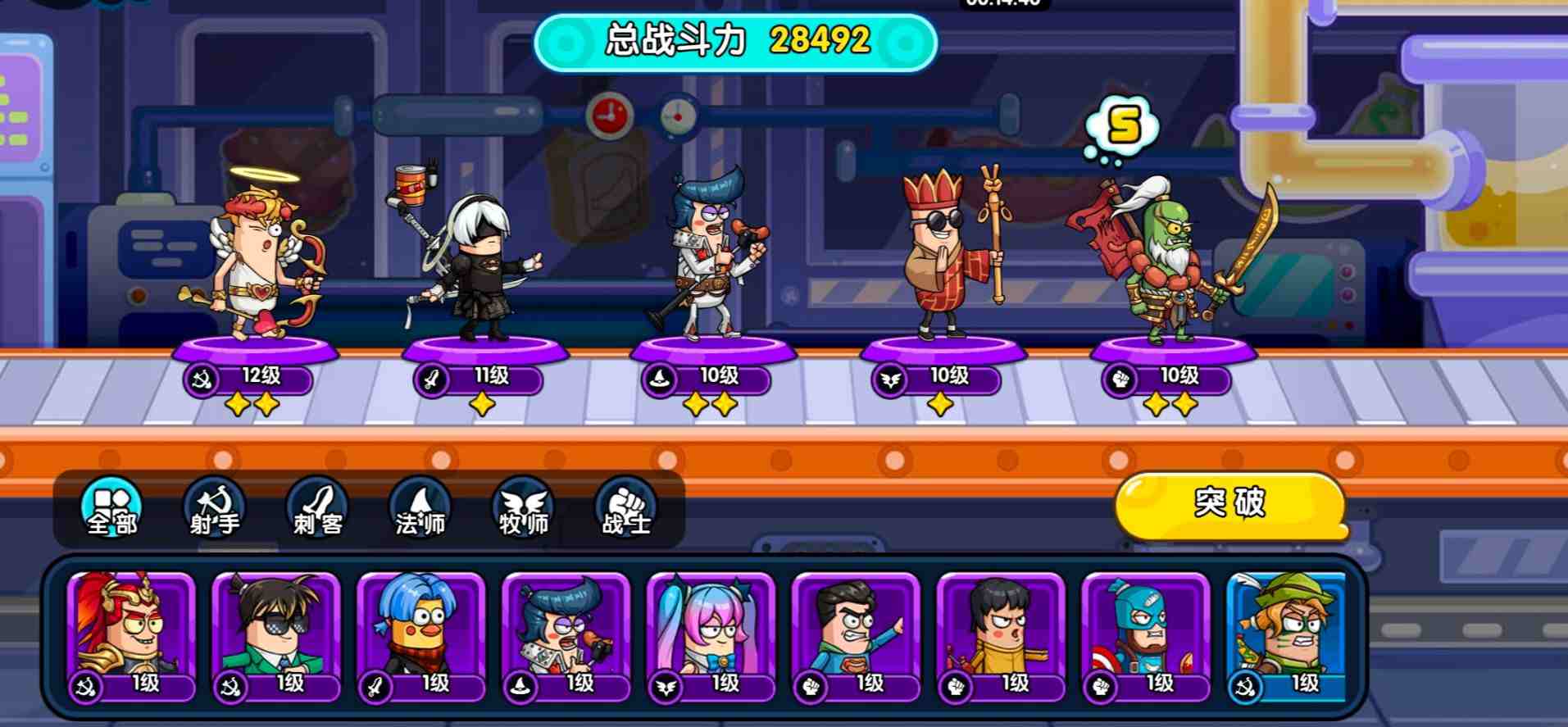Open the 战士 warrior filter tab
This screenshot has height=727, width=1568.
coord(626,509)
